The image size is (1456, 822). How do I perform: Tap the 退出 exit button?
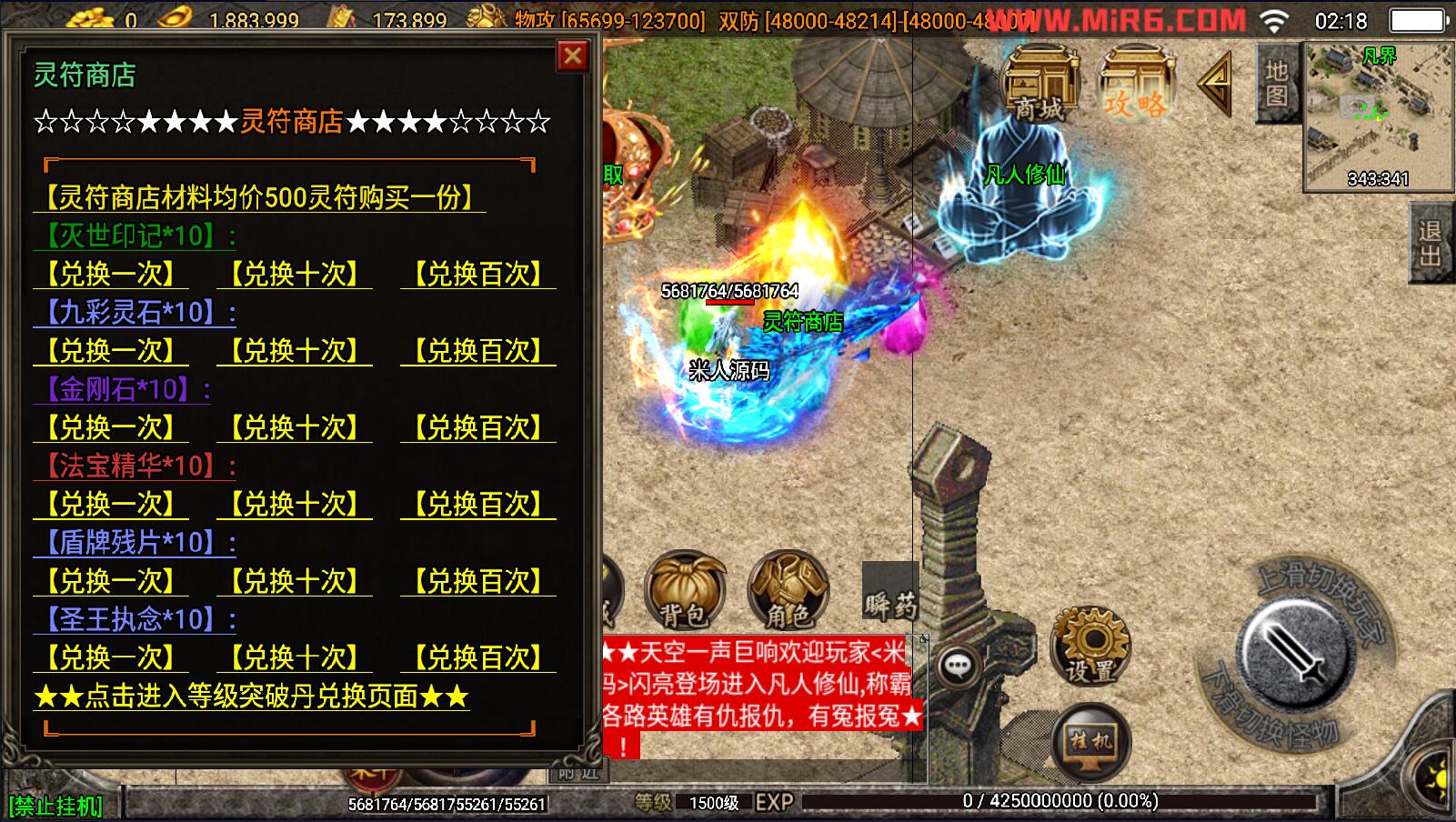tap(1431, 244)
